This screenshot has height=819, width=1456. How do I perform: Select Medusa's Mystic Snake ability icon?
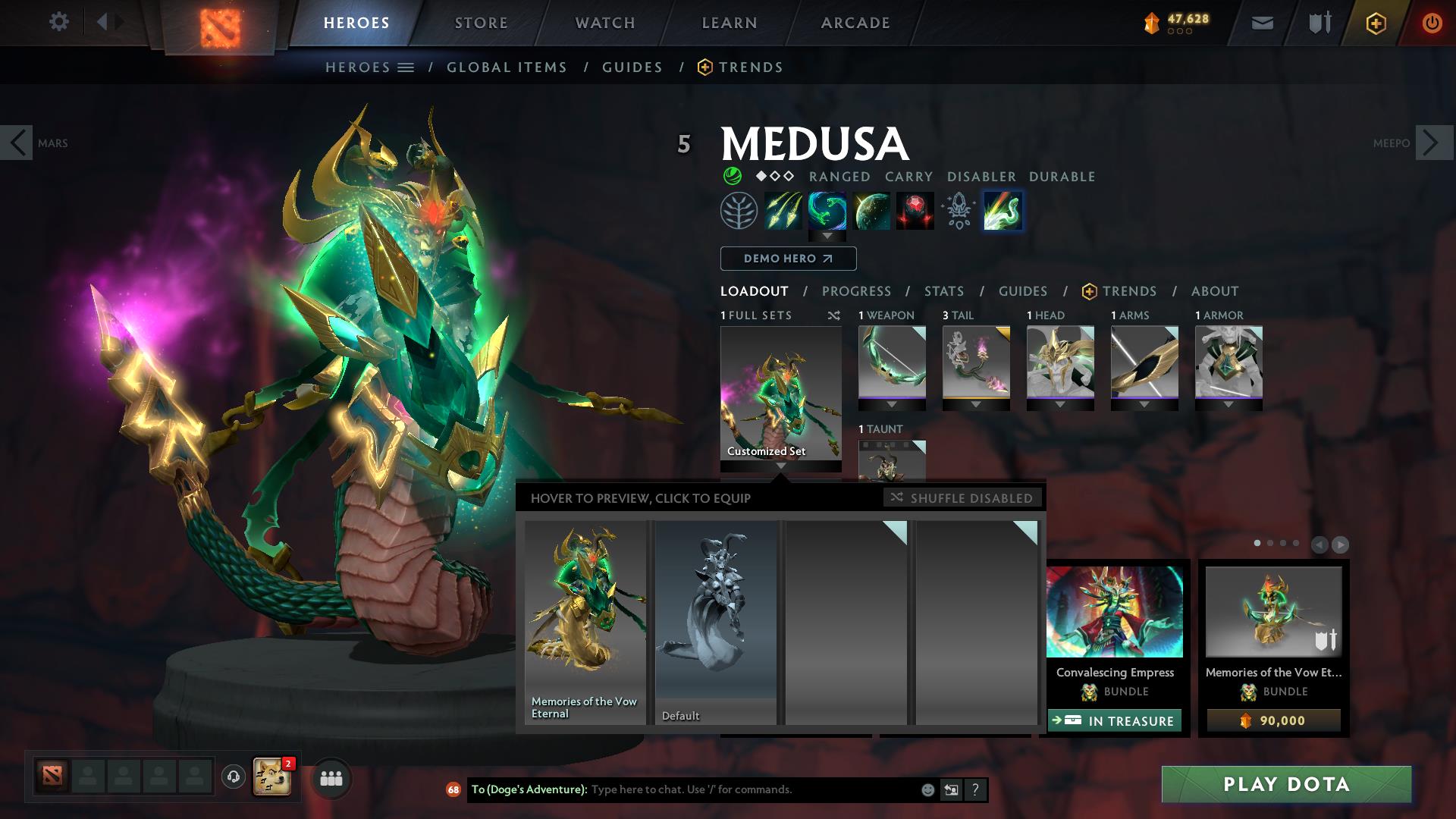827,211
